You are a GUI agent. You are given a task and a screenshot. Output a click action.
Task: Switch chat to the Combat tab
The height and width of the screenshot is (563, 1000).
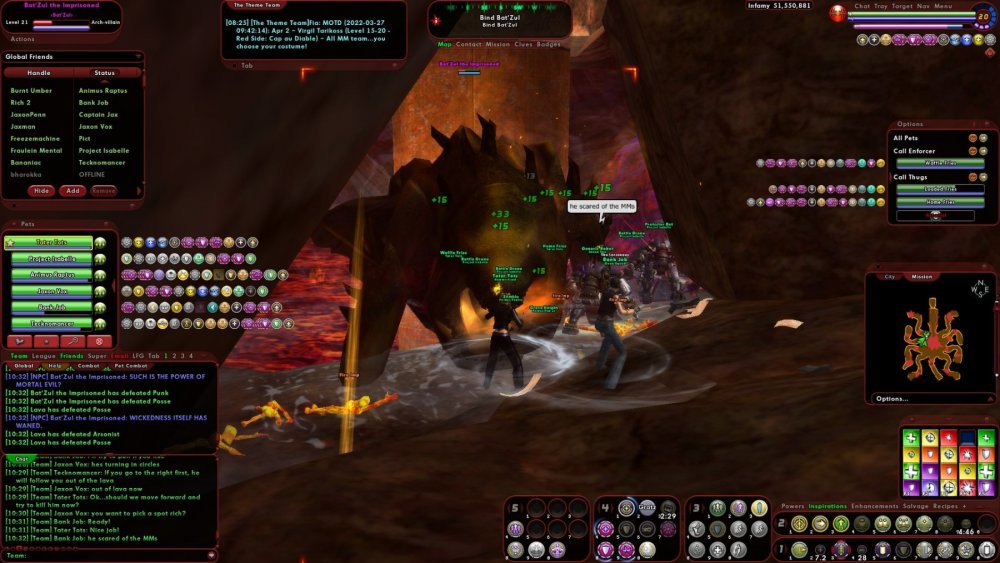tap(88, 366)
